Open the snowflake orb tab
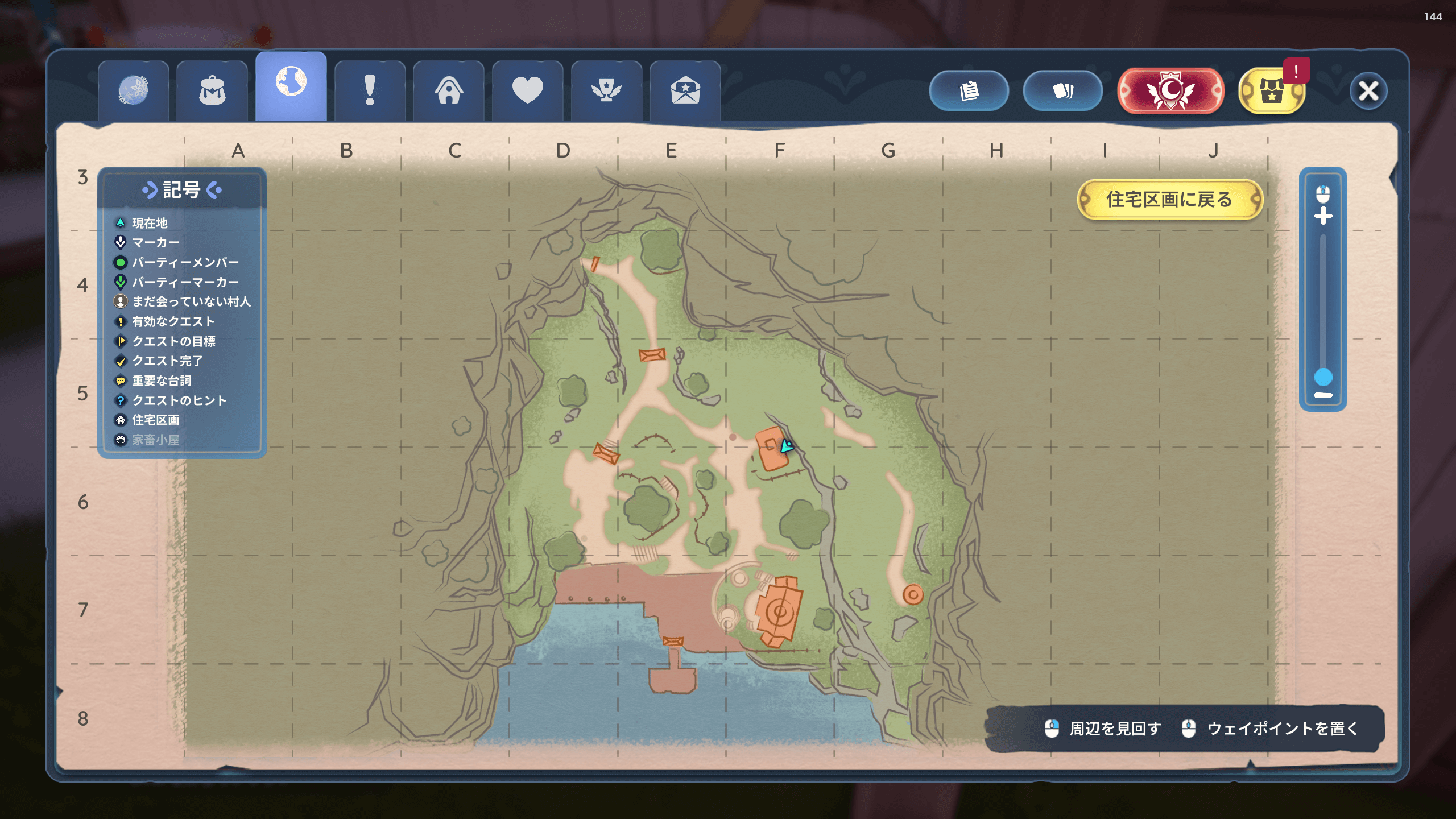 133,91
